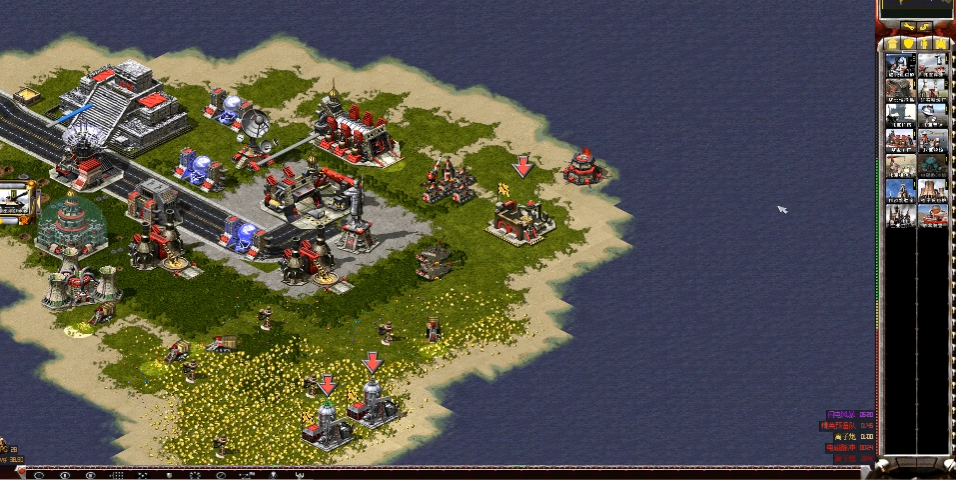The width and height of the screenshot is (956, 480).
Task: Switch to the vehicles build tab
Action: click(x=941, y=44)
